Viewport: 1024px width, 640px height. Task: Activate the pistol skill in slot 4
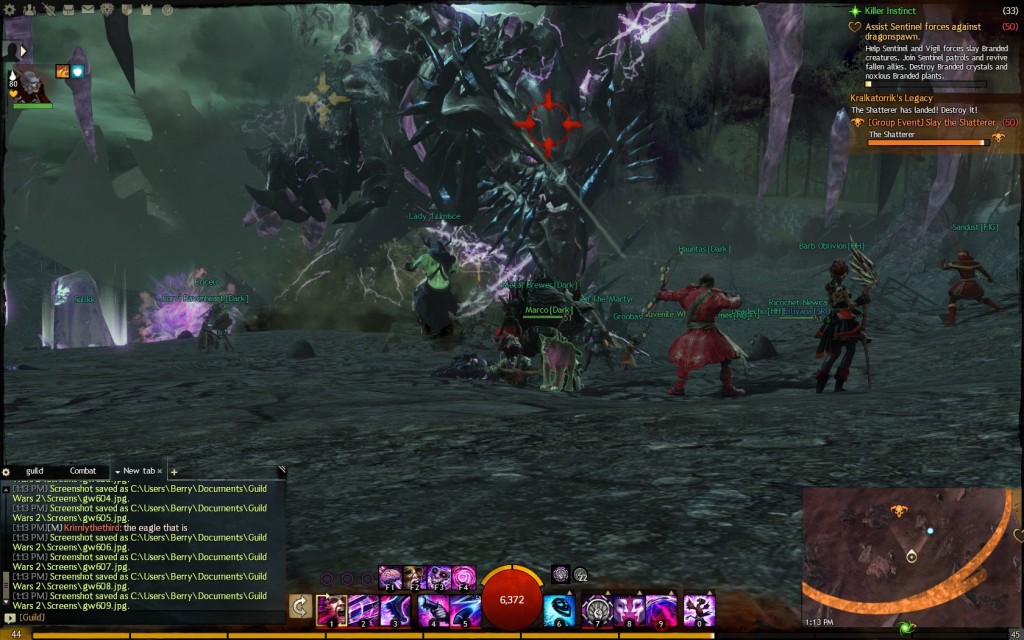pos(432,609)
